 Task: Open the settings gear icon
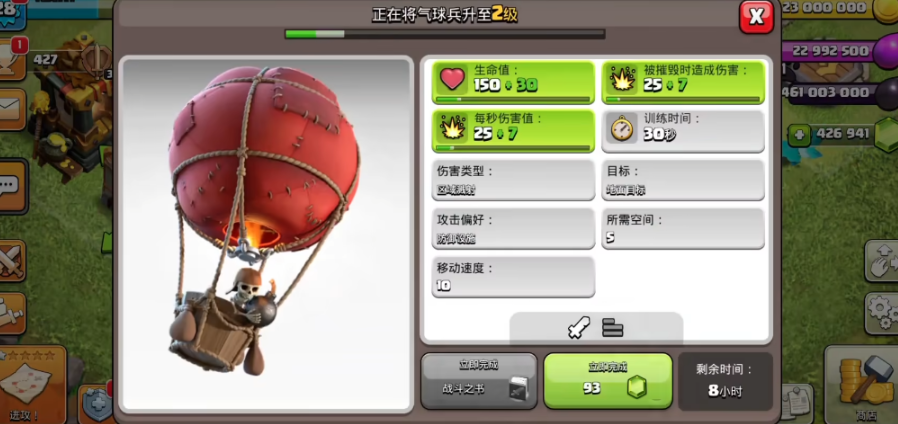(x=882, y=311)
